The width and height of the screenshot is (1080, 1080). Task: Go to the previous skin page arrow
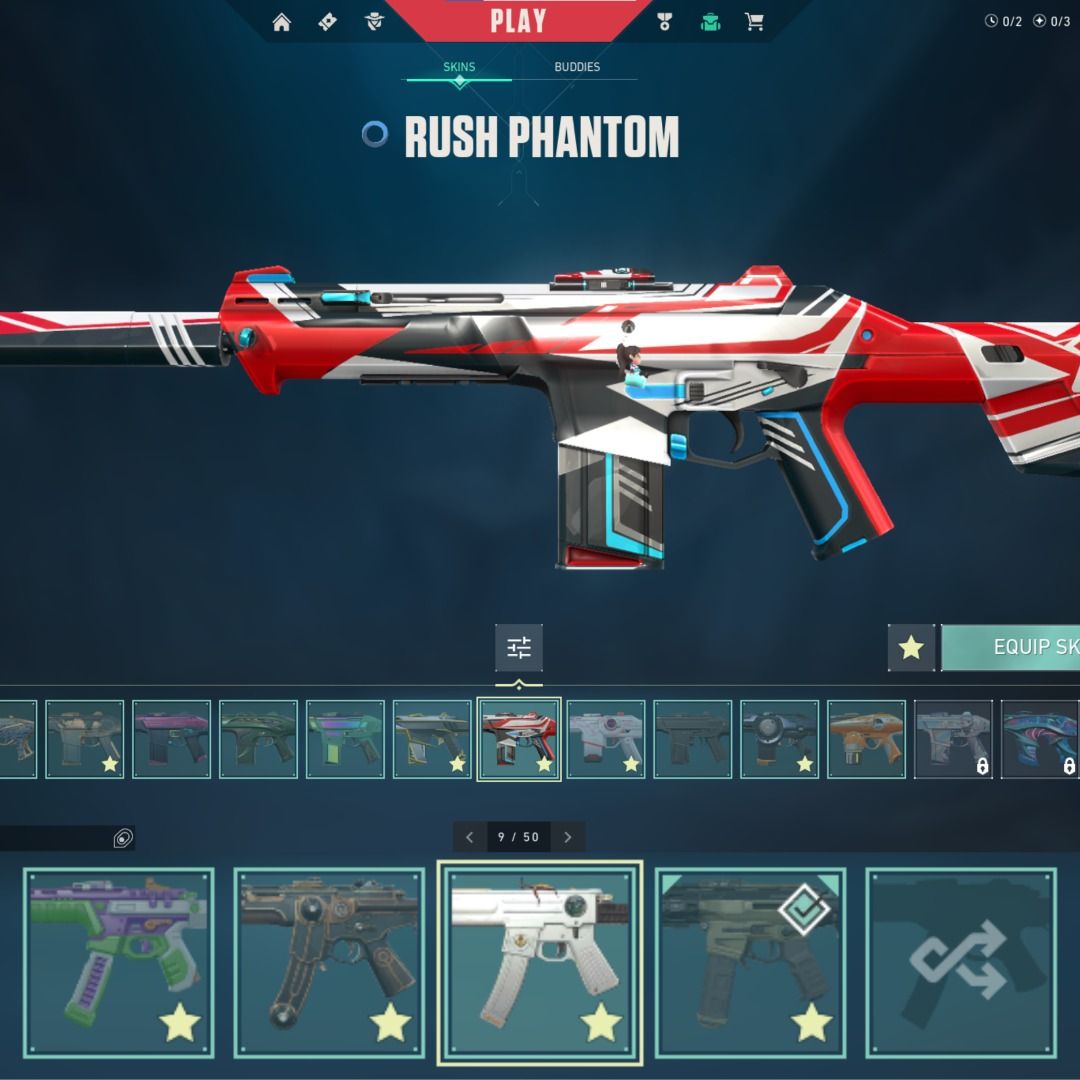[x=470, y=837]
